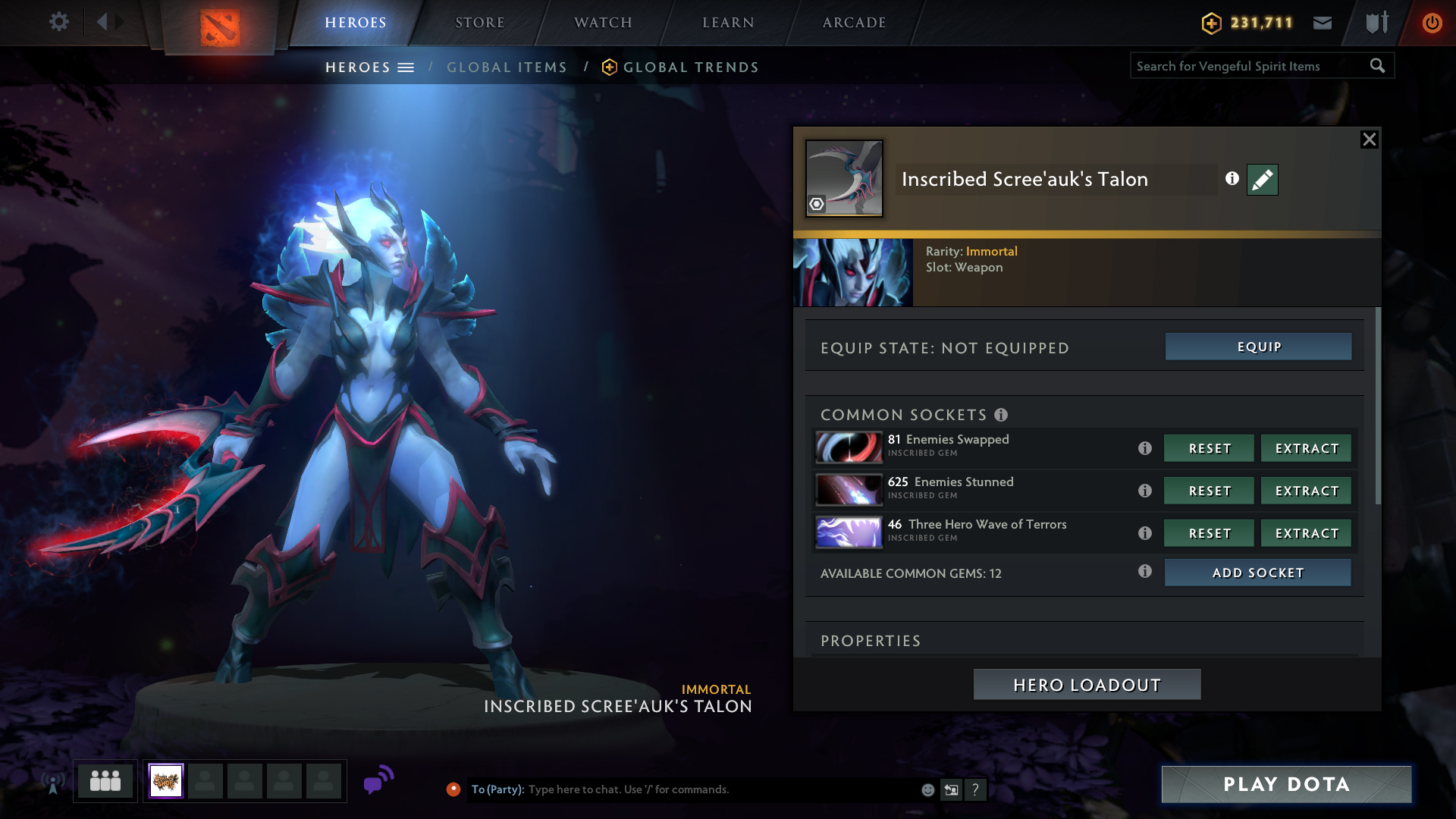Viewport: 1456px width, 819px height.
Task: Open the Watch tab
Action: (x=603, y=23)
